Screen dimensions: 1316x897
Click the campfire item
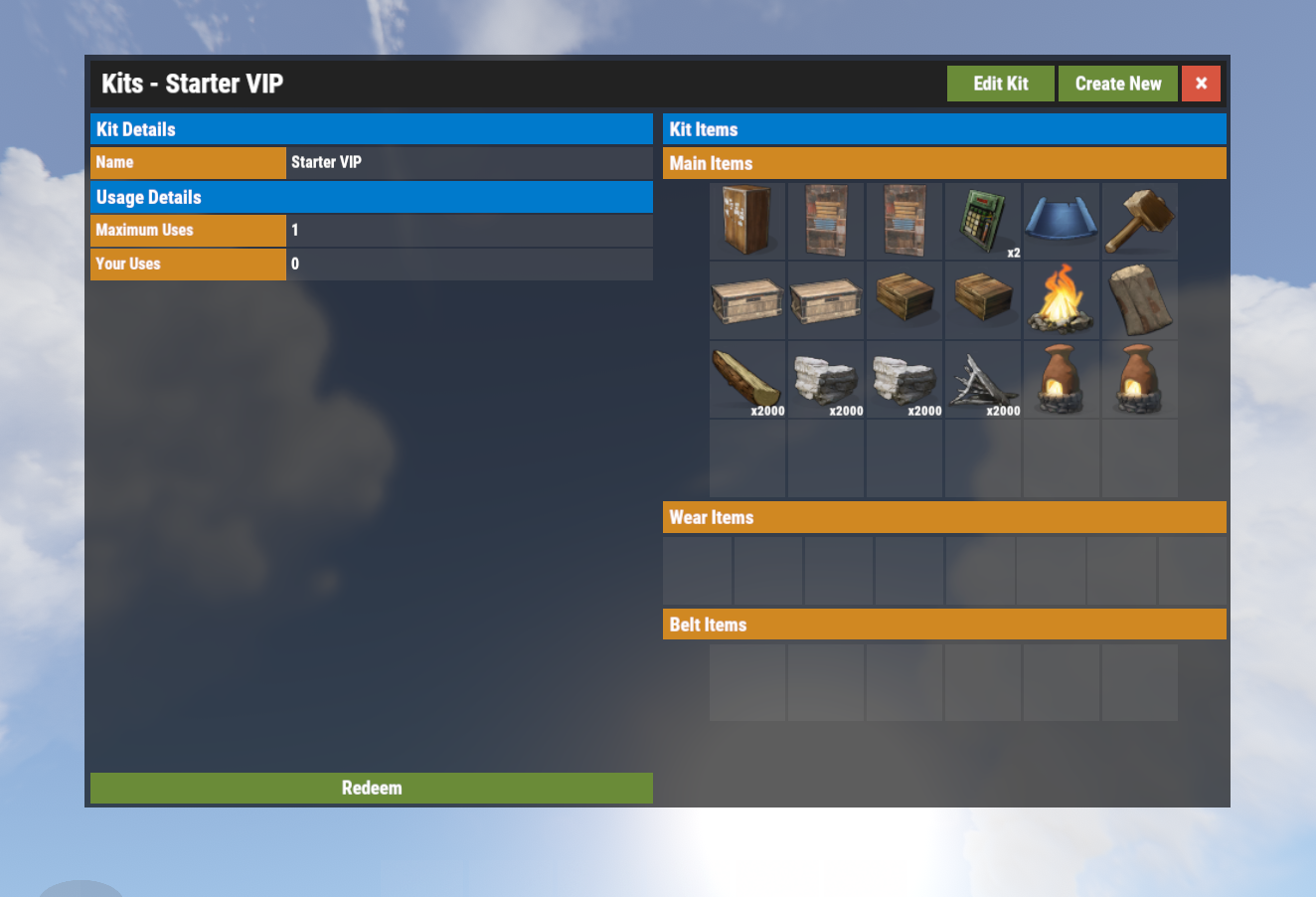(1061, 299)
